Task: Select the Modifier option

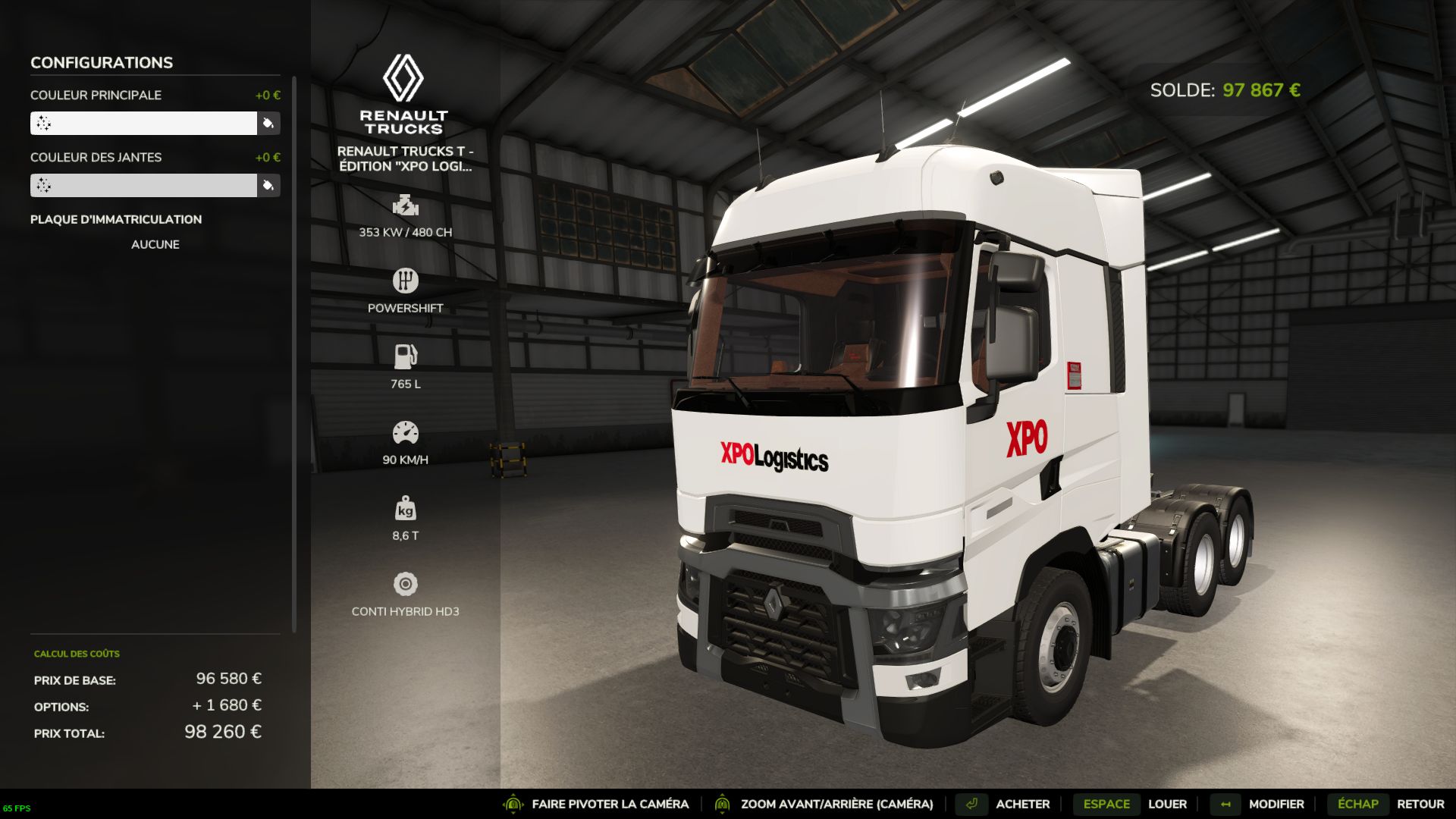Action: tap(1276, 804)
